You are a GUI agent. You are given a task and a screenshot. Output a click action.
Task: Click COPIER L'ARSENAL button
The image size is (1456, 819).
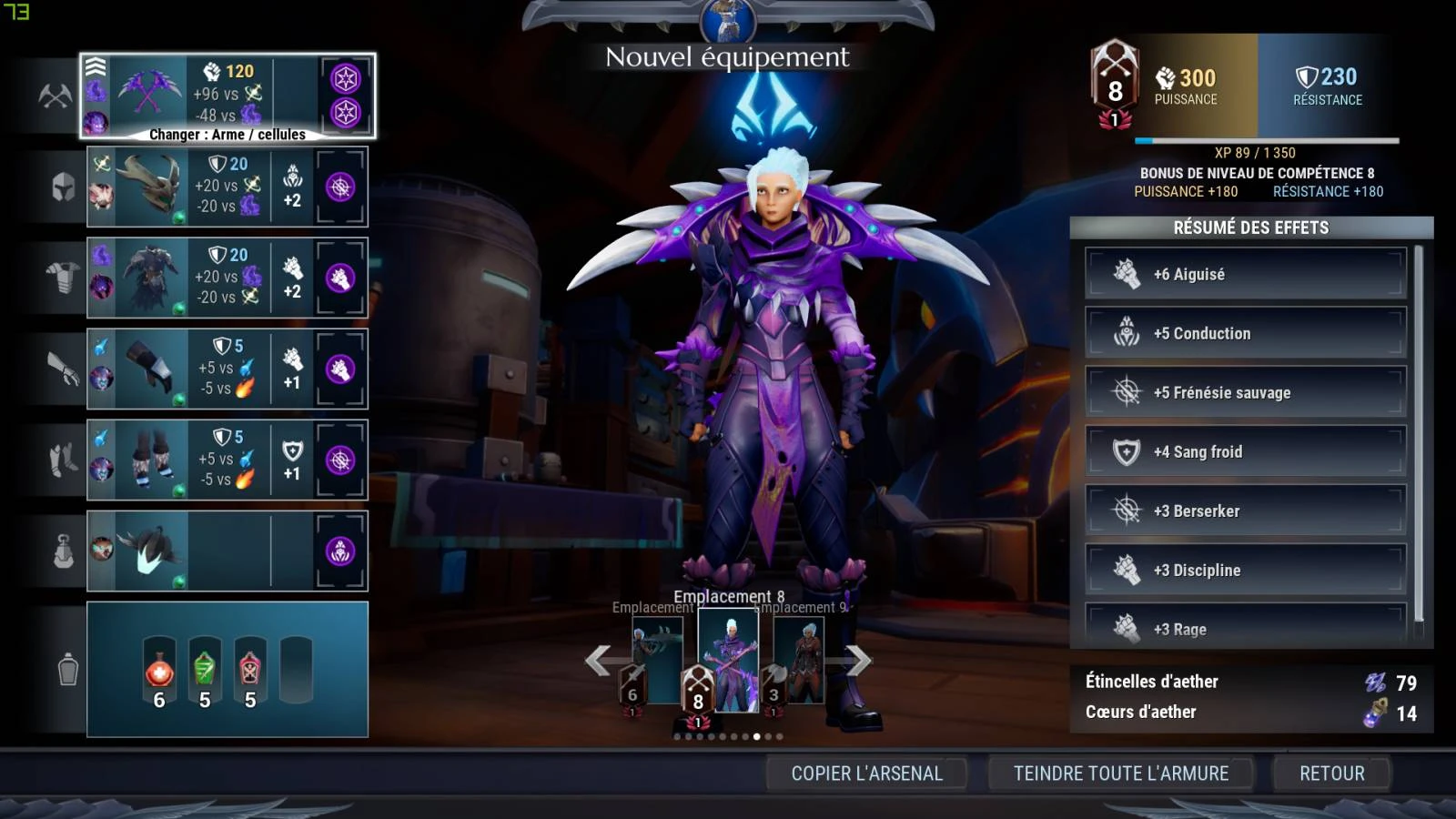[x=866, y=773]
